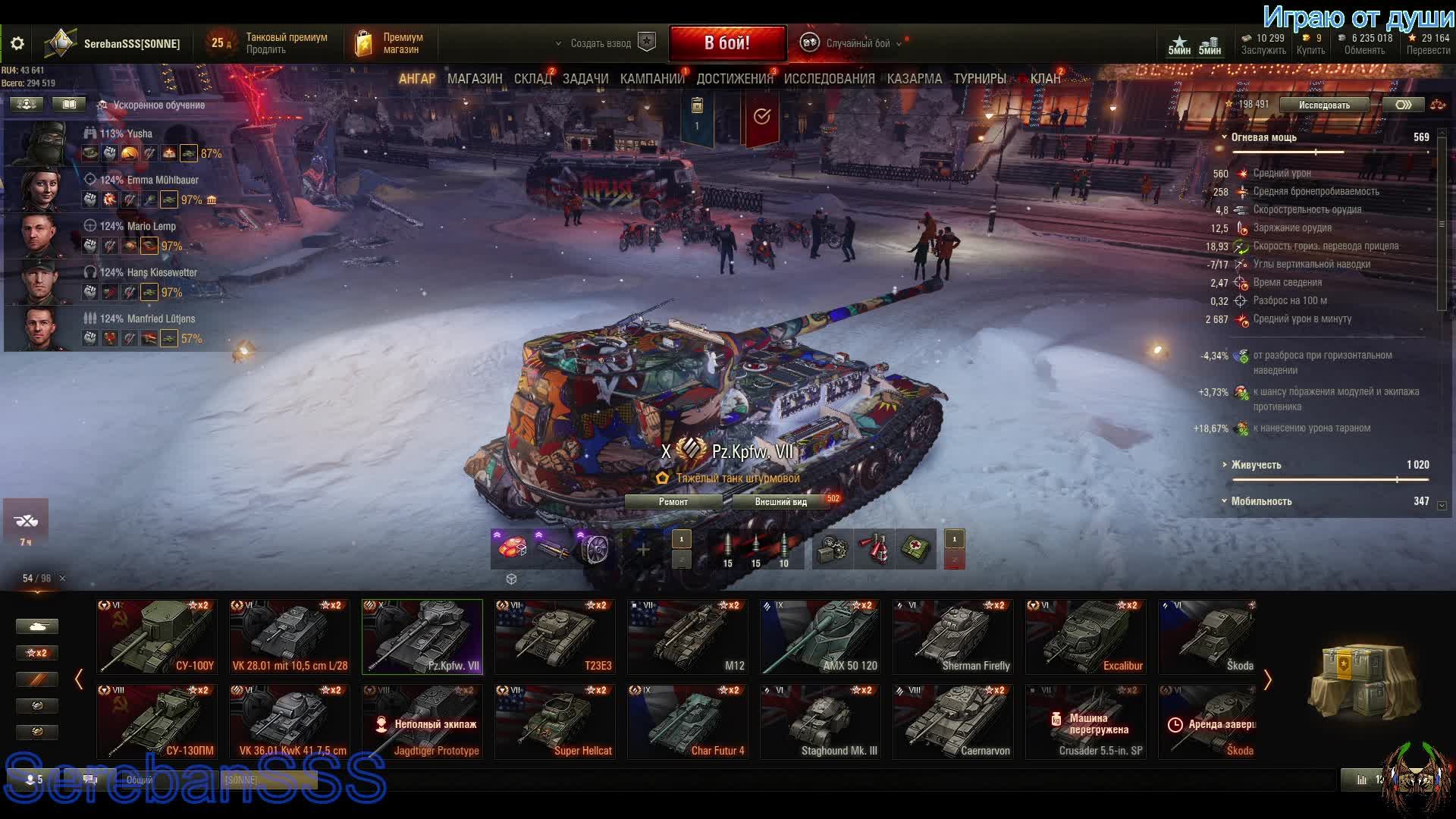This screenshot has height=819, width=1456.
Task: Select the Caernarvon tank card
Action: tap(953, 721)
